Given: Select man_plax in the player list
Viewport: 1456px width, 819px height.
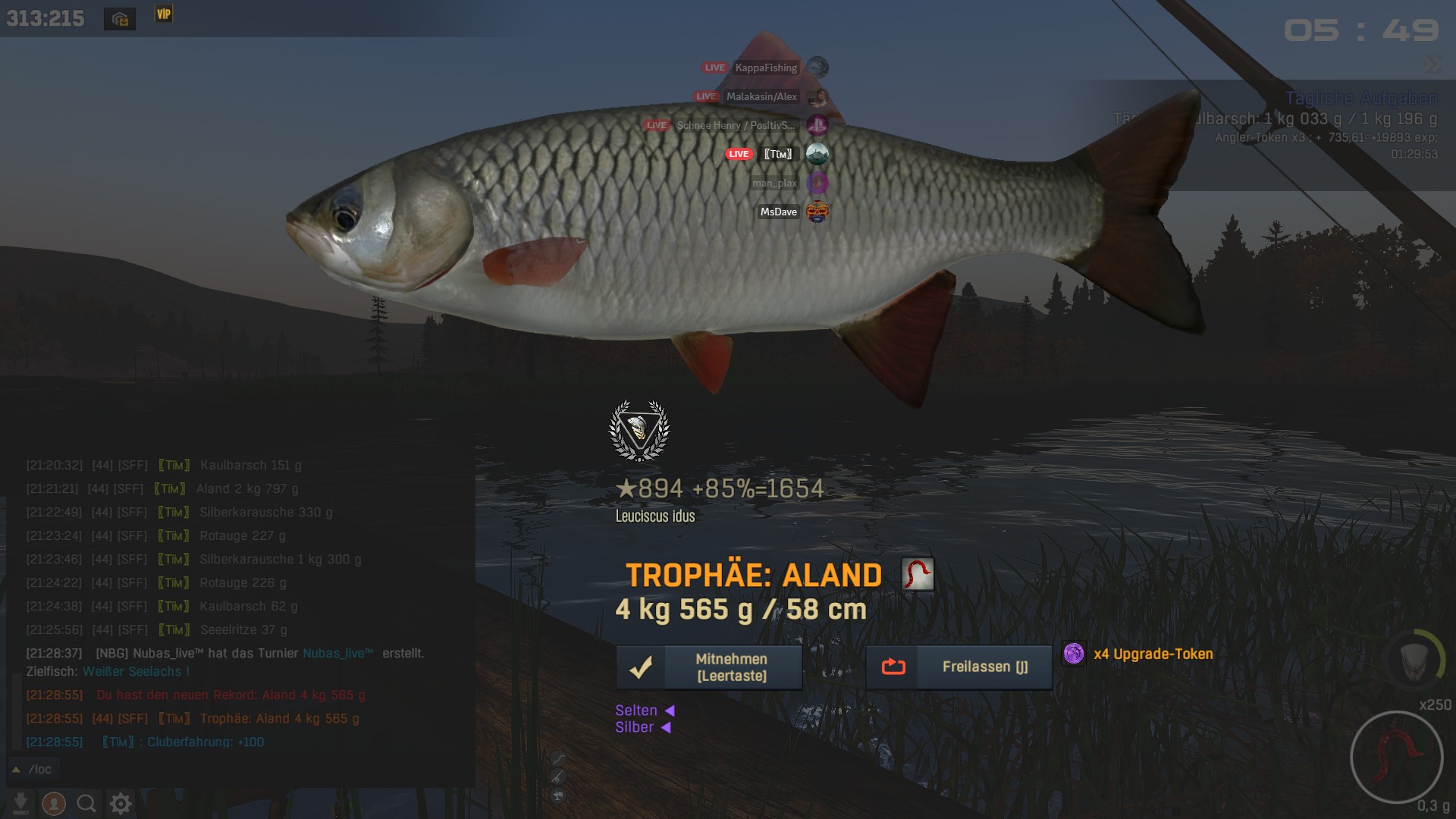Looking at the screenshot, I should (774, 183).
